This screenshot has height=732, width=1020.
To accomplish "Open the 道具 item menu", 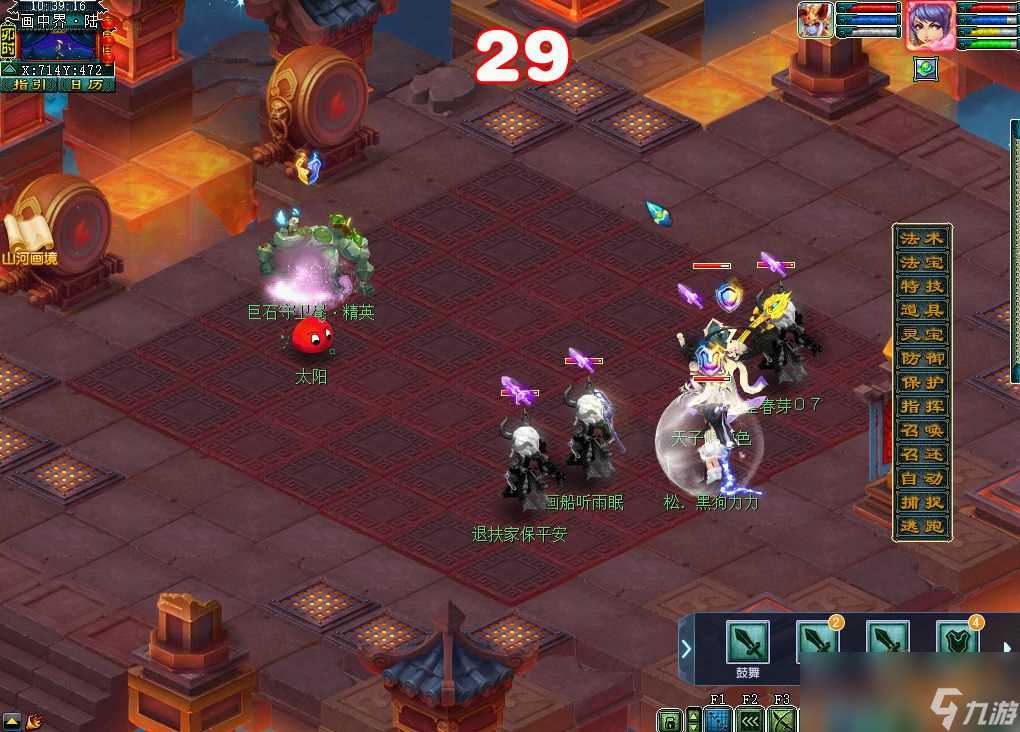I will (x=921, y=311).
